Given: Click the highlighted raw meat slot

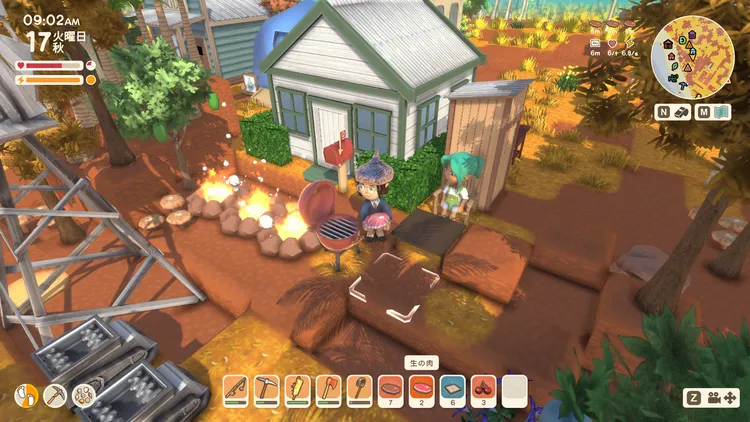Looking at the screenshot, I should pos(421,388).
